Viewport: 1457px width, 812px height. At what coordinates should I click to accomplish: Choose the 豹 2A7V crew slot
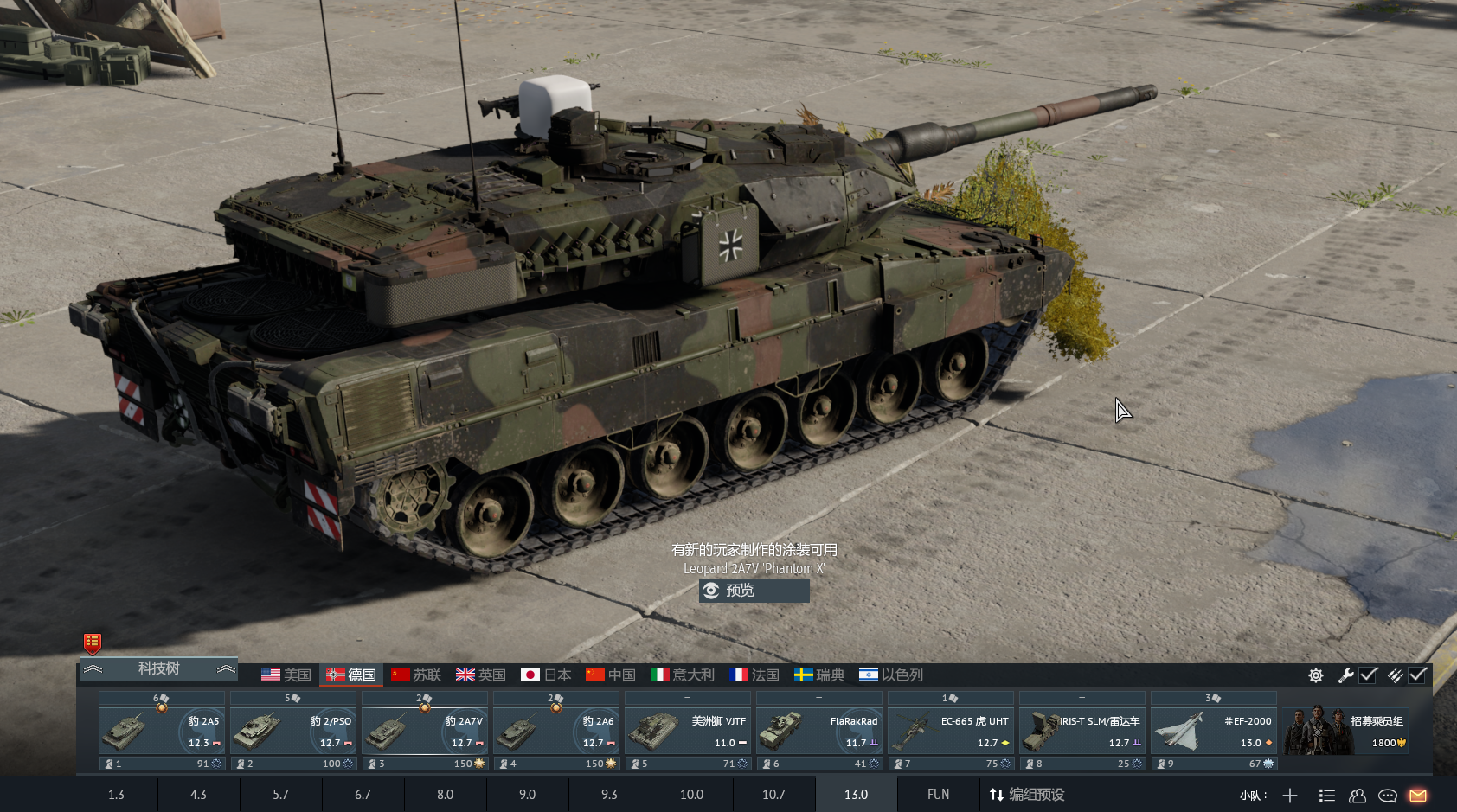tap(425, 731)
